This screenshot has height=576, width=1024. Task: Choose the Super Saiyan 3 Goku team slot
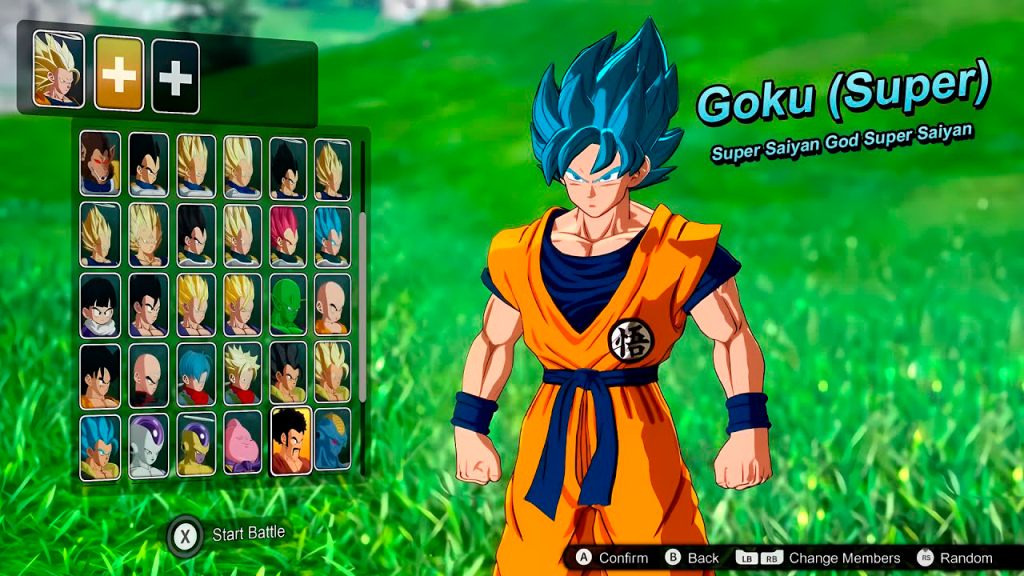point(58,69)
